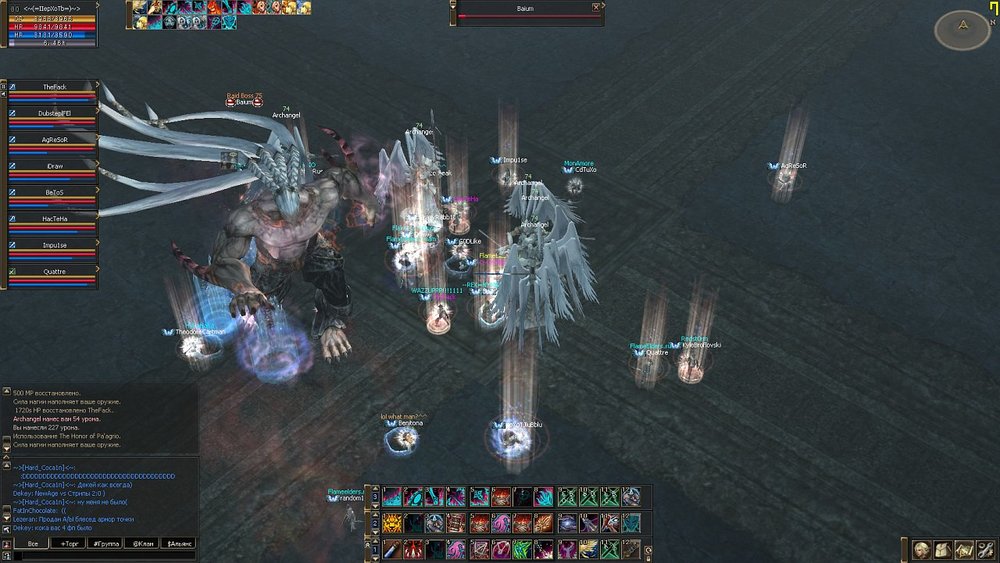Open the character status face icon

coord(919,549)
